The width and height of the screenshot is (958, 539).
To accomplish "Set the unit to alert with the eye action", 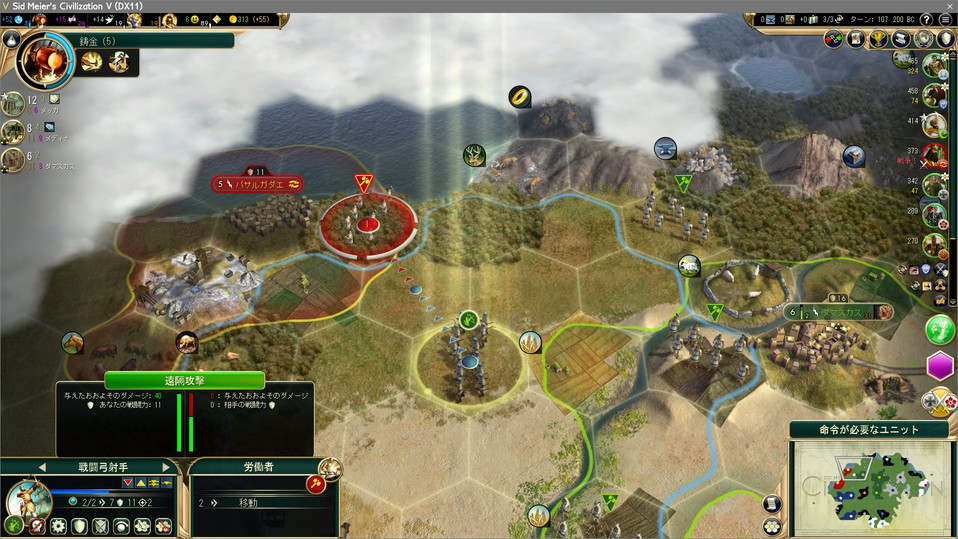I will [x=120, y=526].
